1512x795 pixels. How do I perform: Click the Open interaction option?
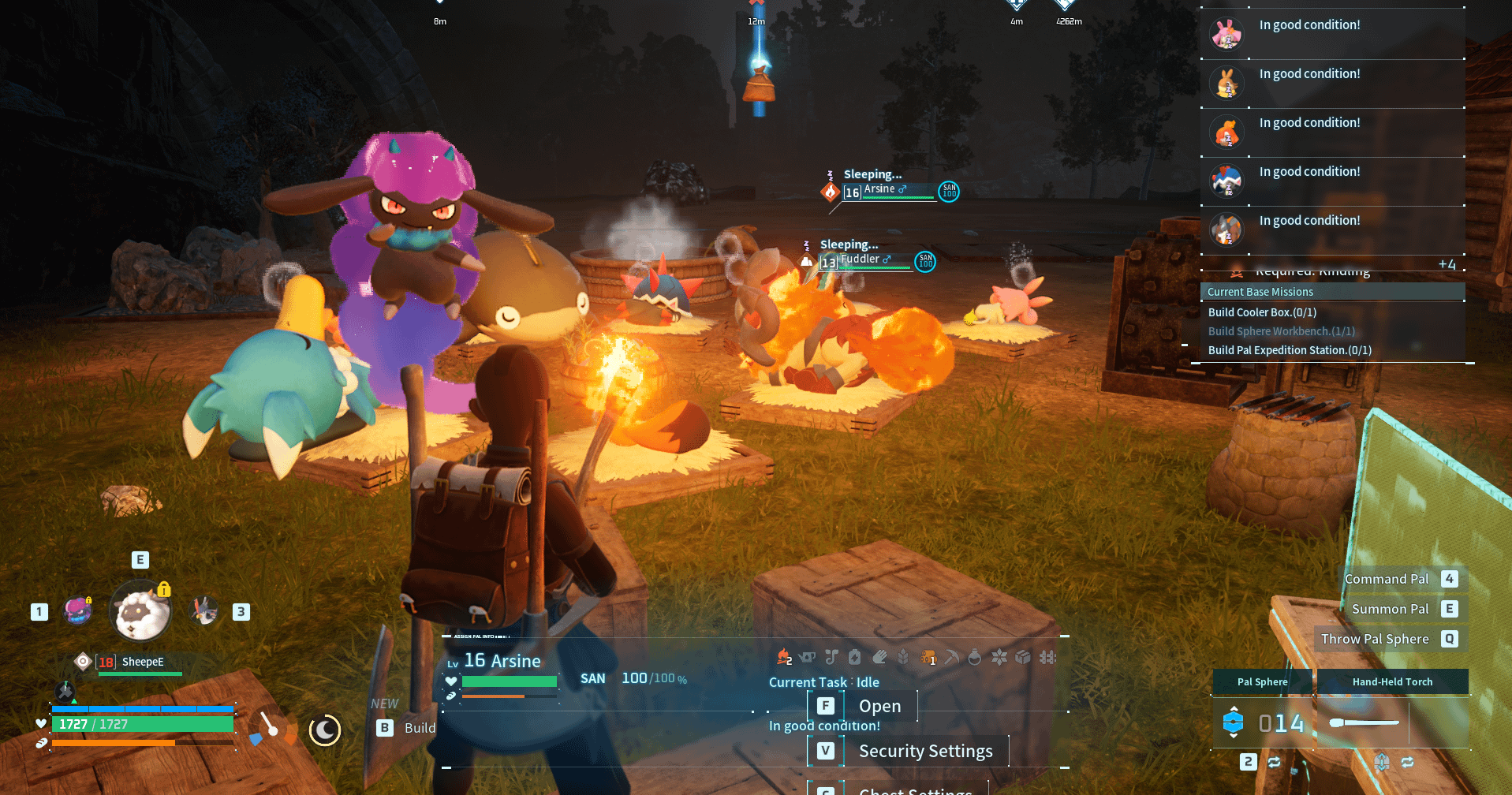tap(879, 706)
